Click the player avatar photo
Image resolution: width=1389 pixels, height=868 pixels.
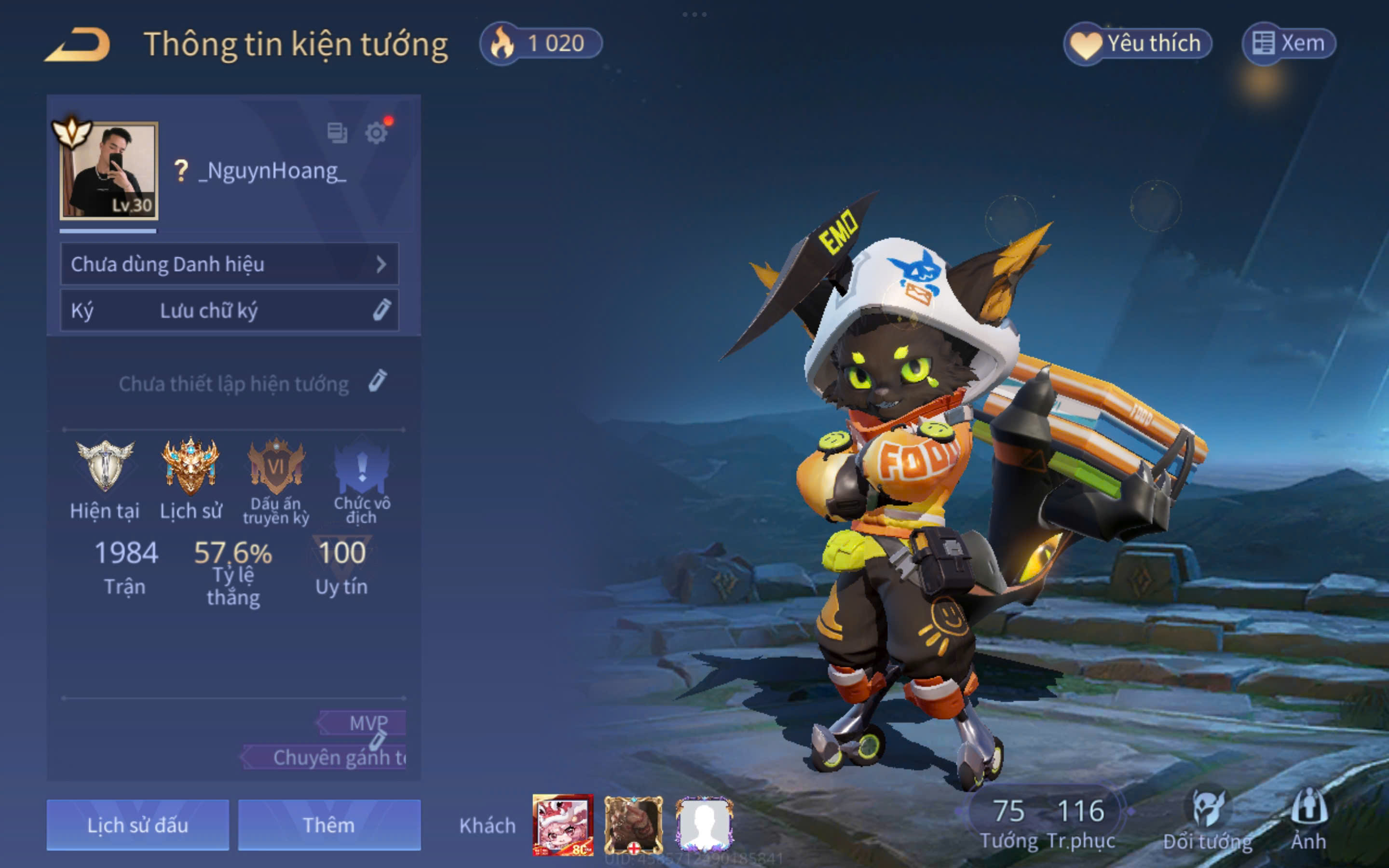coord(109,171)
